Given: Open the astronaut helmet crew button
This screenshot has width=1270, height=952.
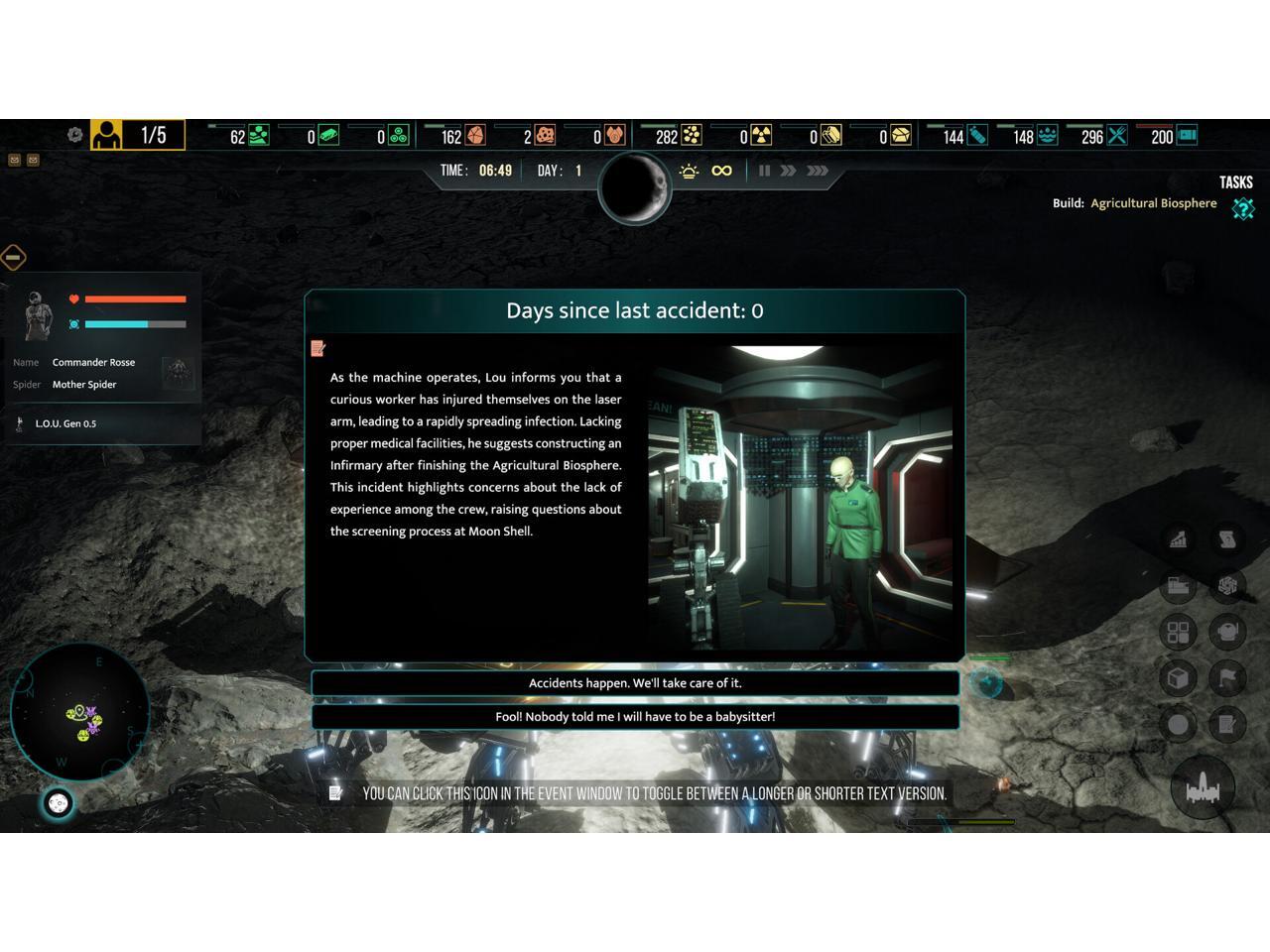Looking at the screenshot, I should (x=1227, y=633).
